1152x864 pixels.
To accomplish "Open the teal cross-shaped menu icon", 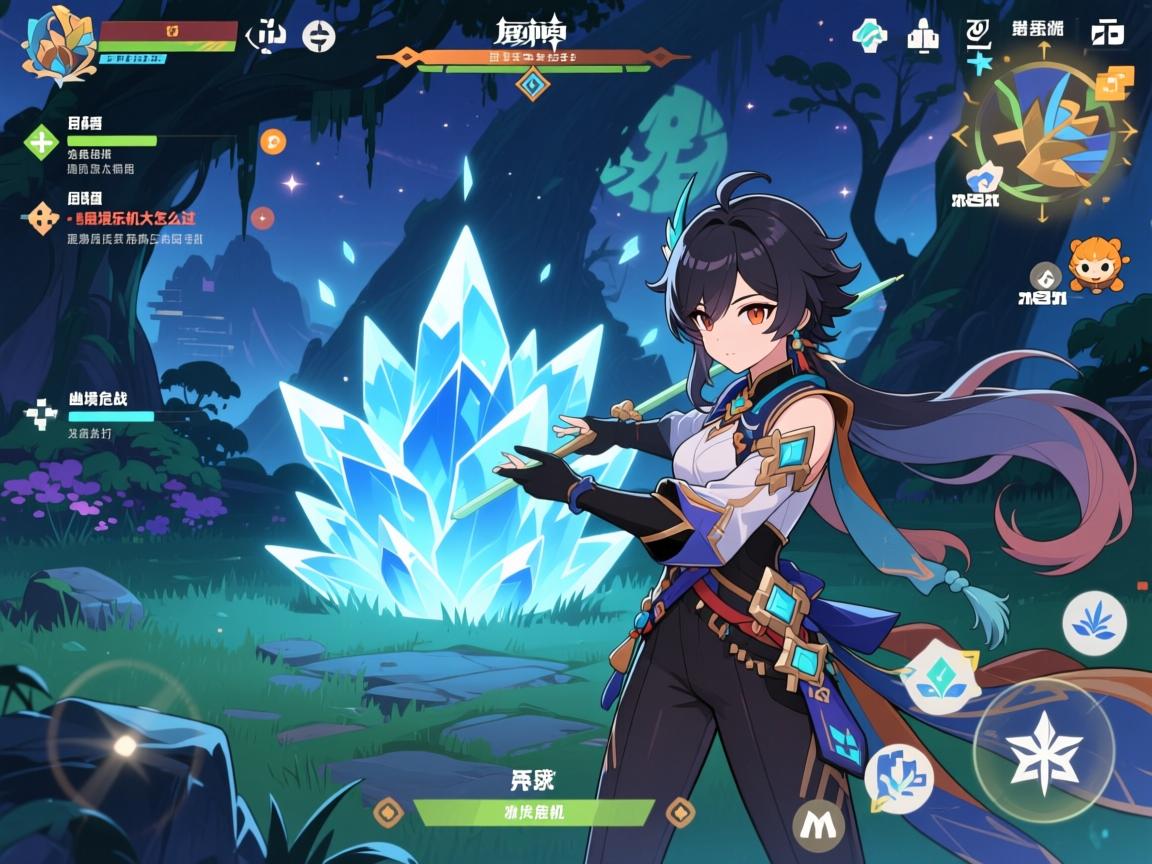I will [869, 35].
